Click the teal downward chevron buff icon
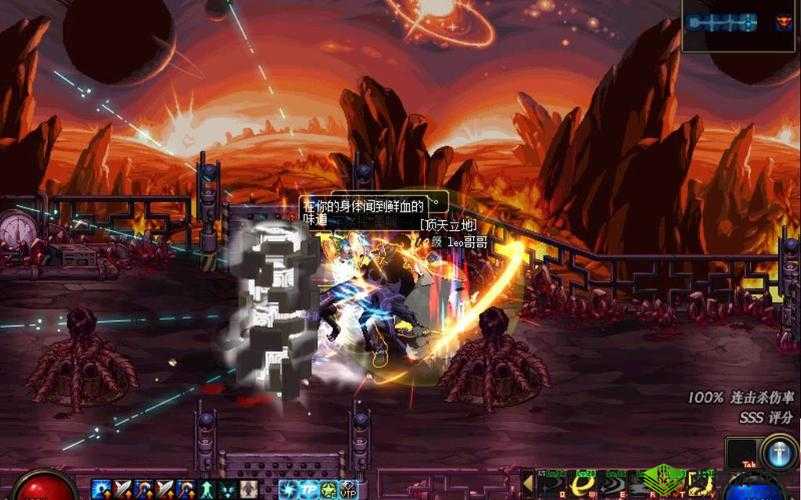This screenshot has height=500, width=801. (x=226, y=489)
